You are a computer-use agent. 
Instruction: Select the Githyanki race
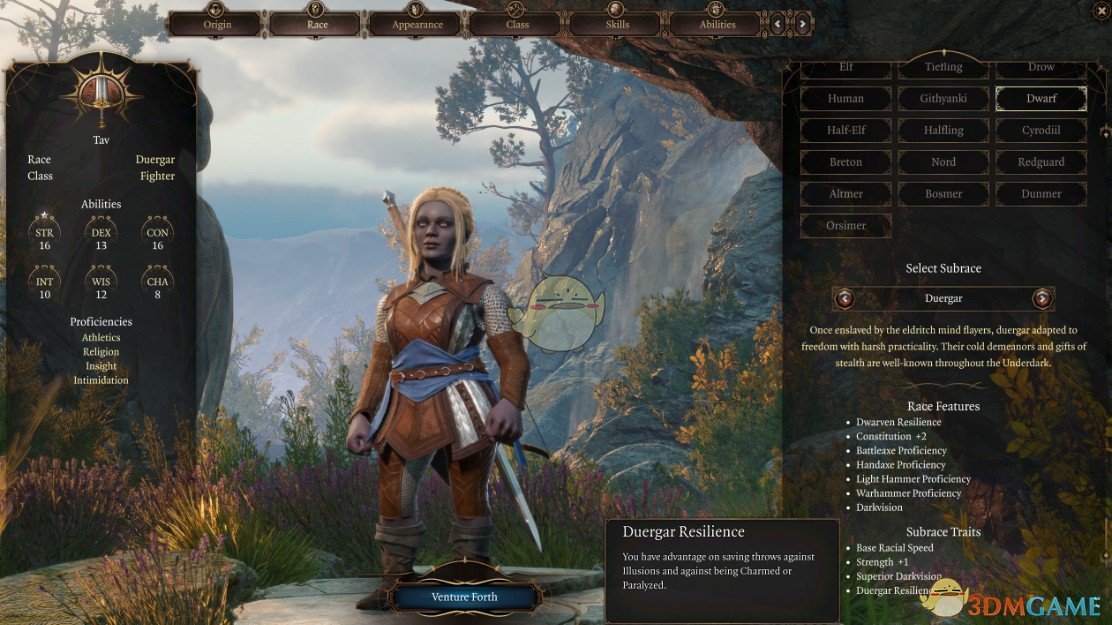(943, 98)
